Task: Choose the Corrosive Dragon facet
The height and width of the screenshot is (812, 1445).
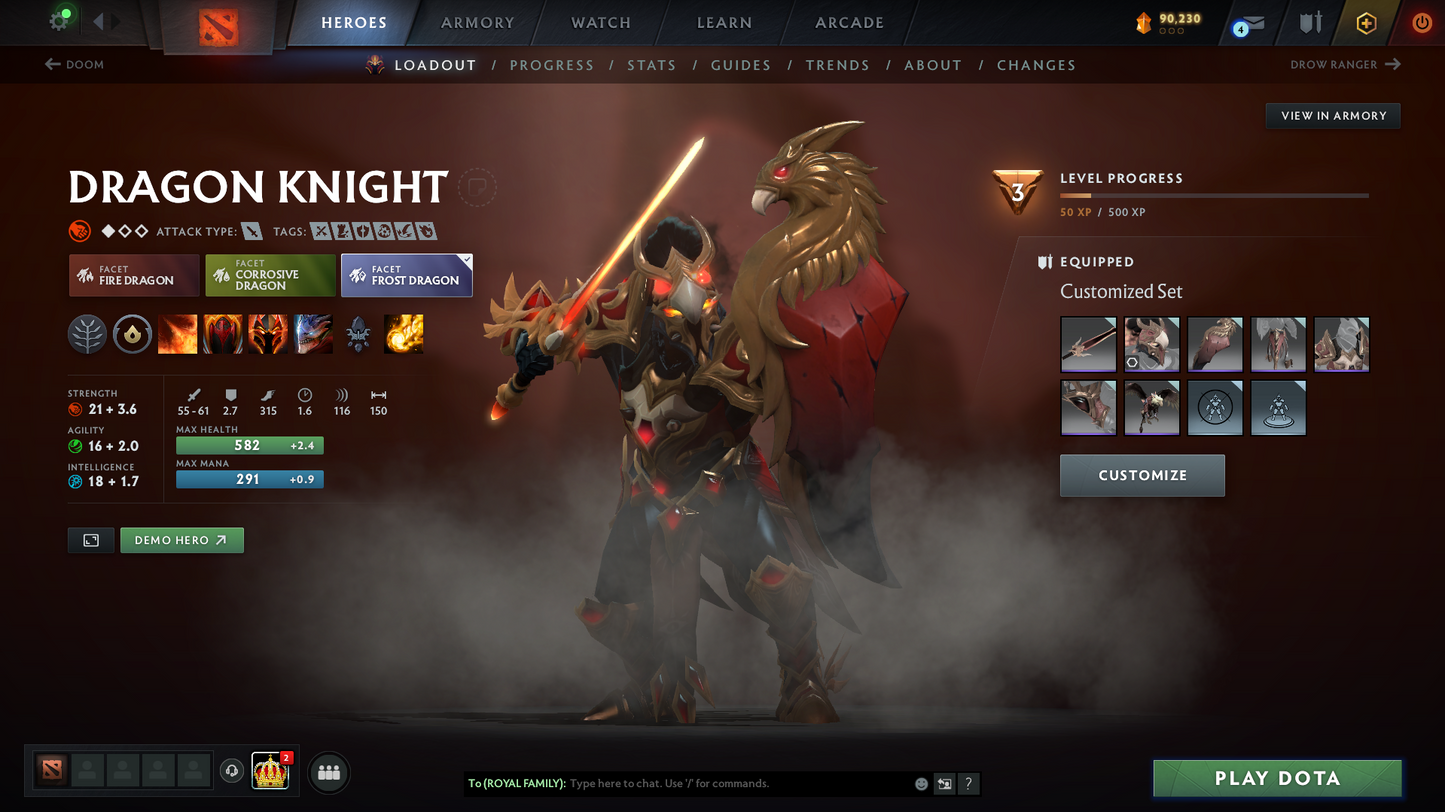Action: tap(270, 275)
